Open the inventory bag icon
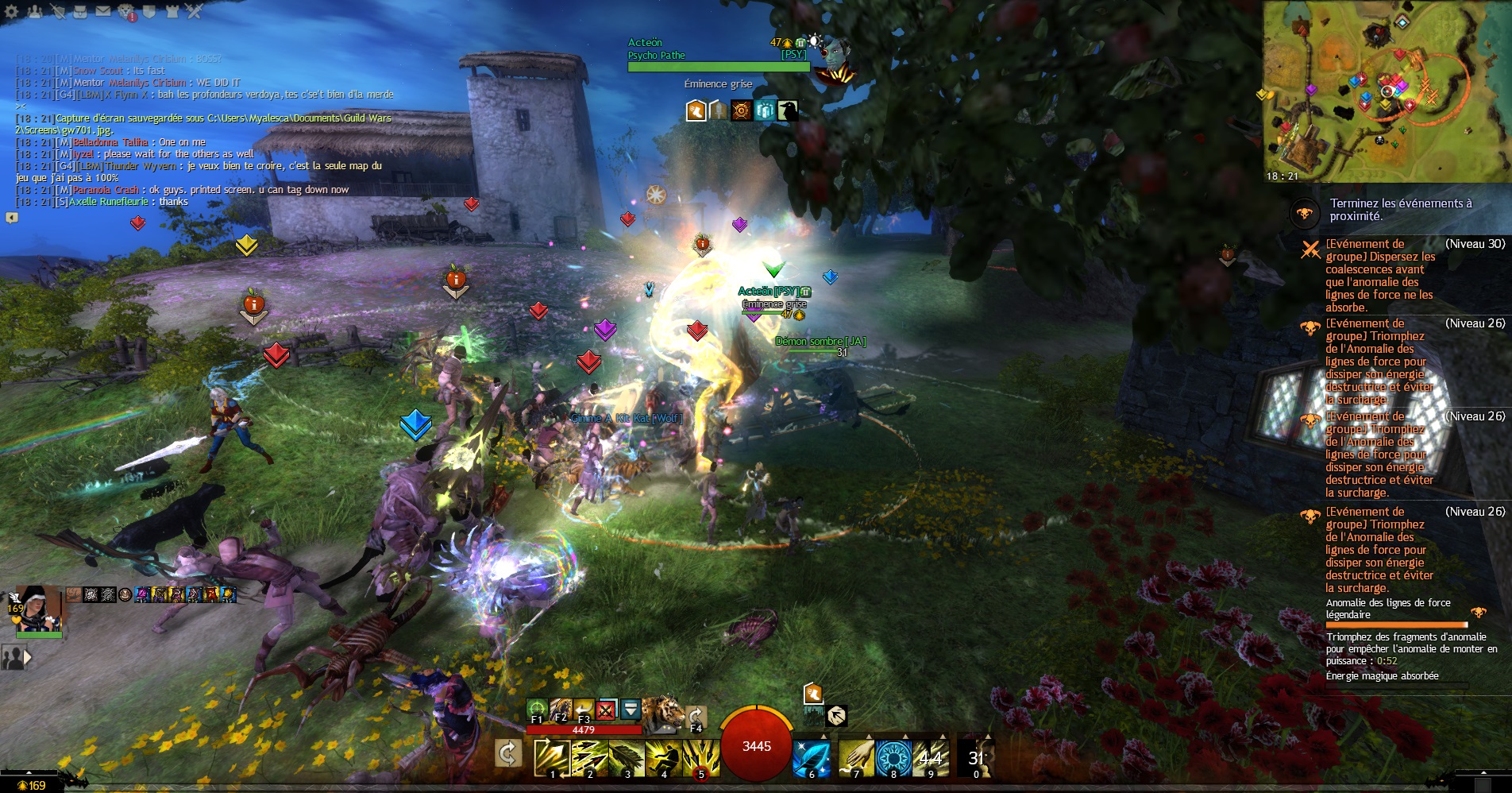The image size is (1512, 793). coord(79,11)
